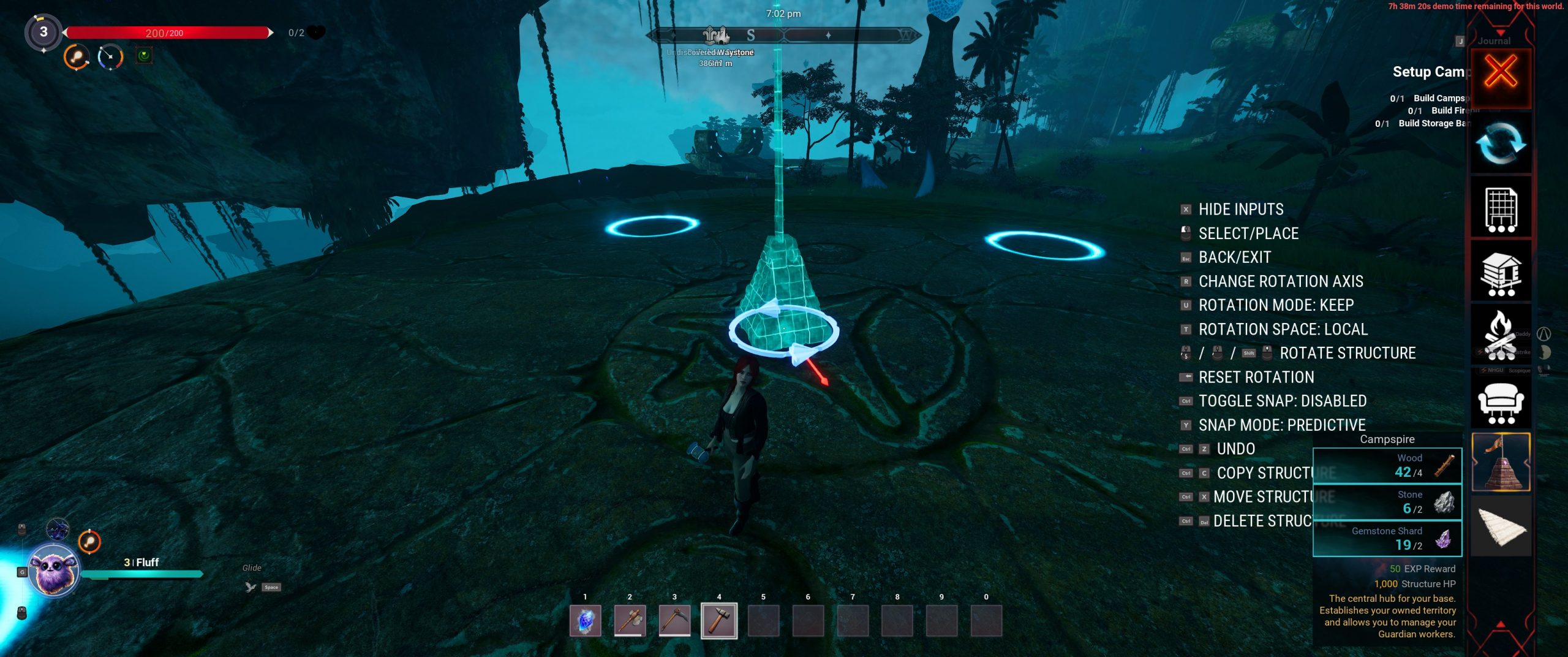Select the pickaxe hotbar slot
This screenshot has width=1568, height=657.
click(x=674, y=621)
